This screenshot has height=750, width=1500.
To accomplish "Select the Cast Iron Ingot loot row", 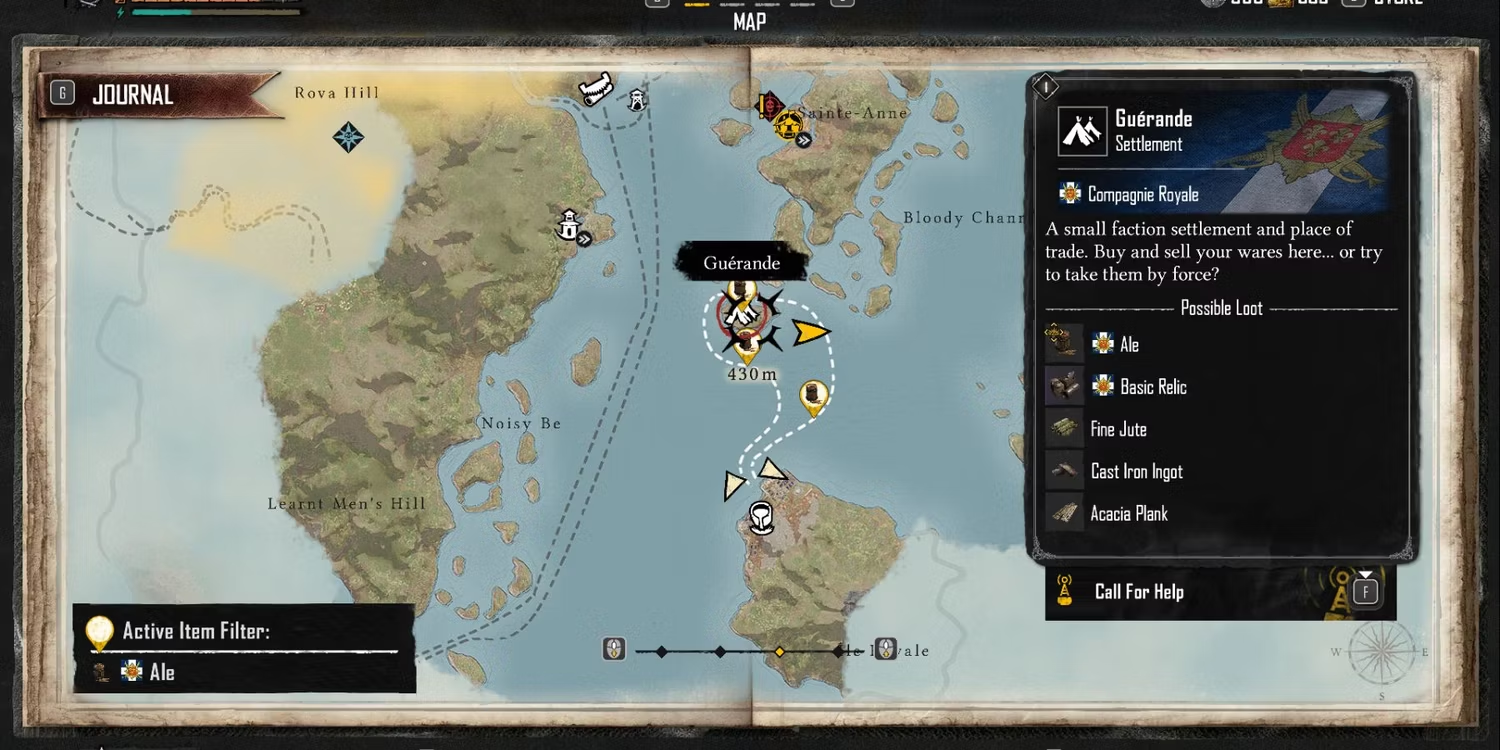I will tap(1136, 471).
